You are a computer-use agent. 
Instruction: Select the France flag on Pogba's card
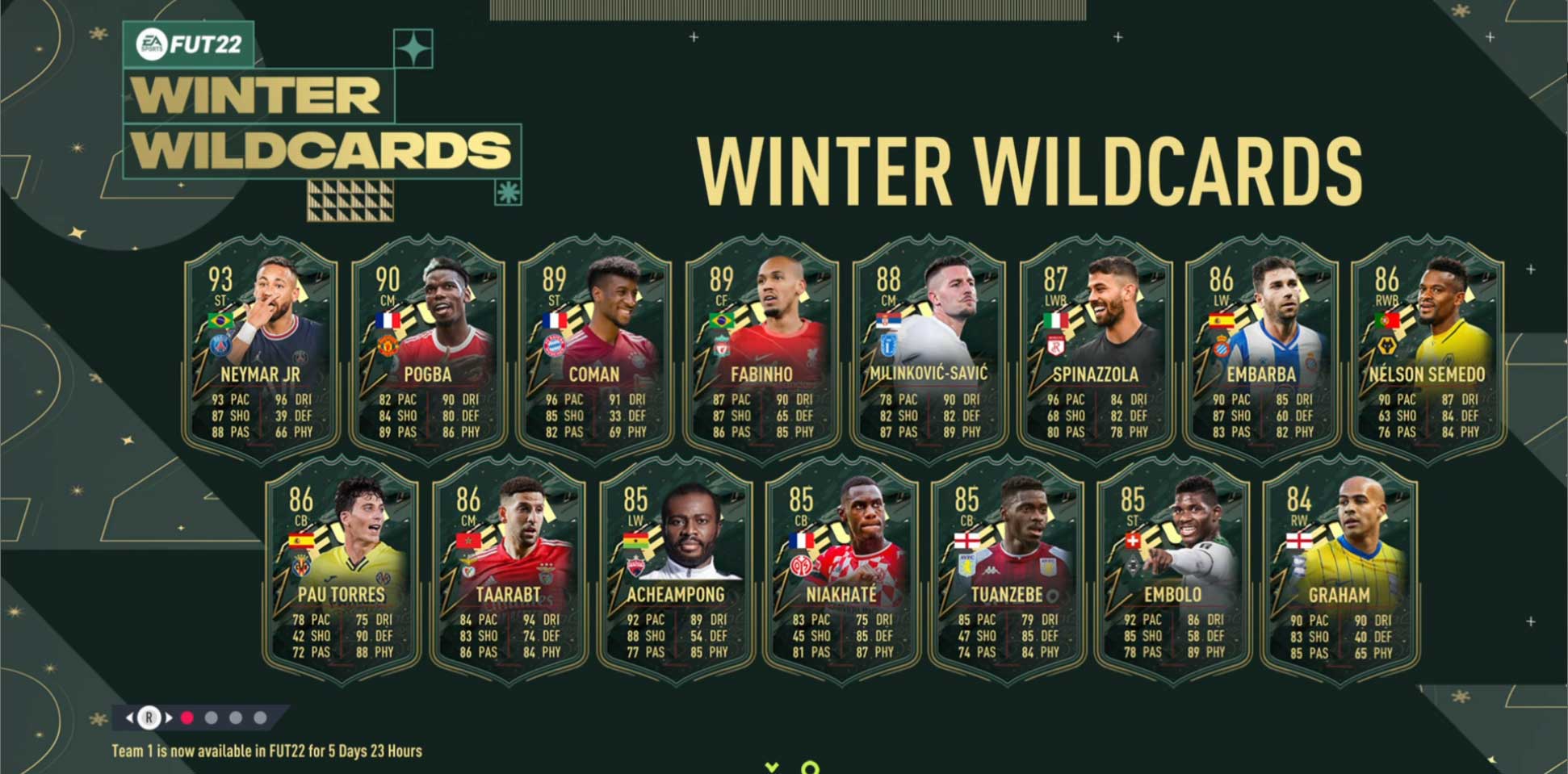[388, 320]
